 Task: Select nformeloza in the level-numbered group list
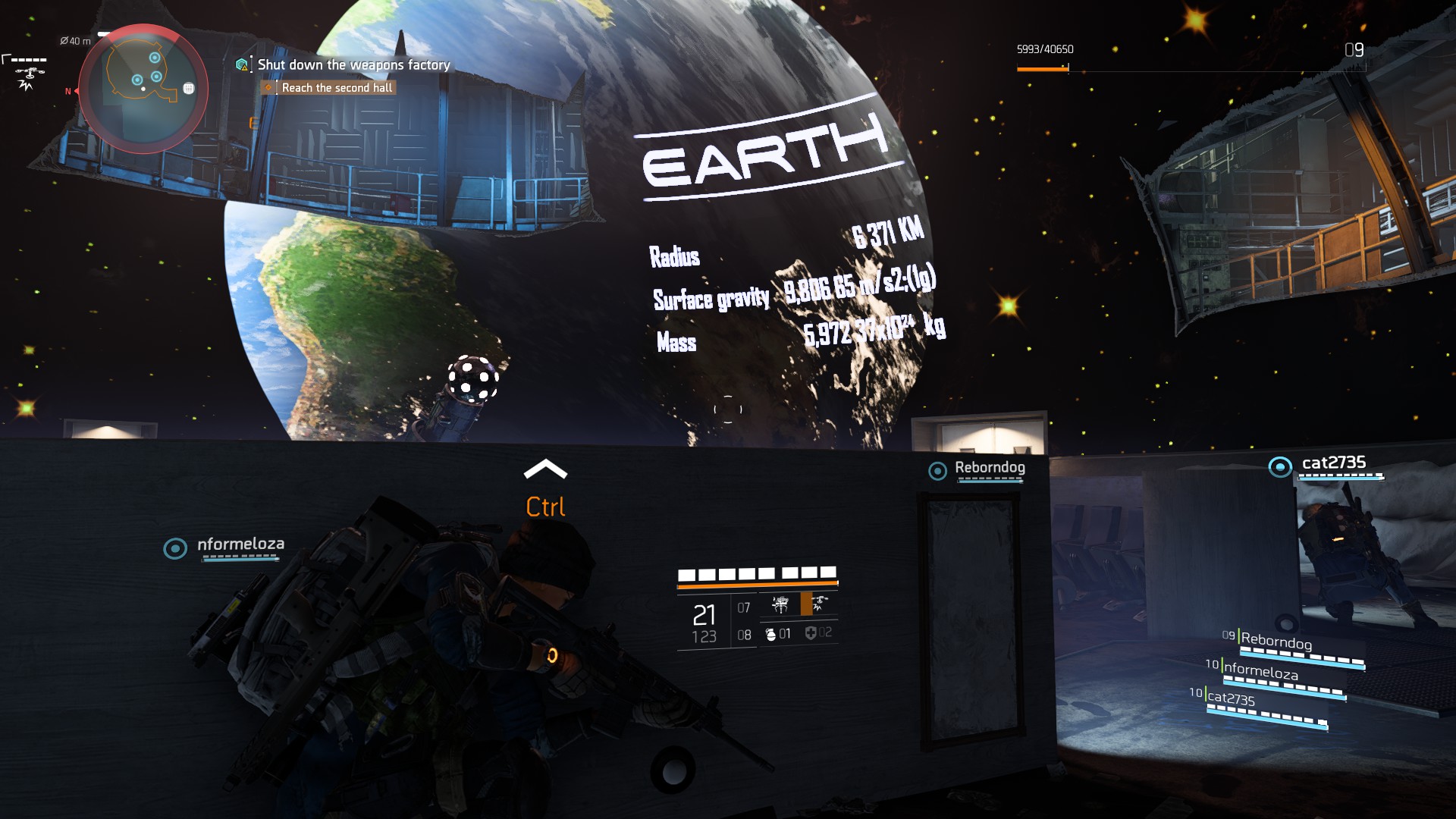pos(1260,670)
